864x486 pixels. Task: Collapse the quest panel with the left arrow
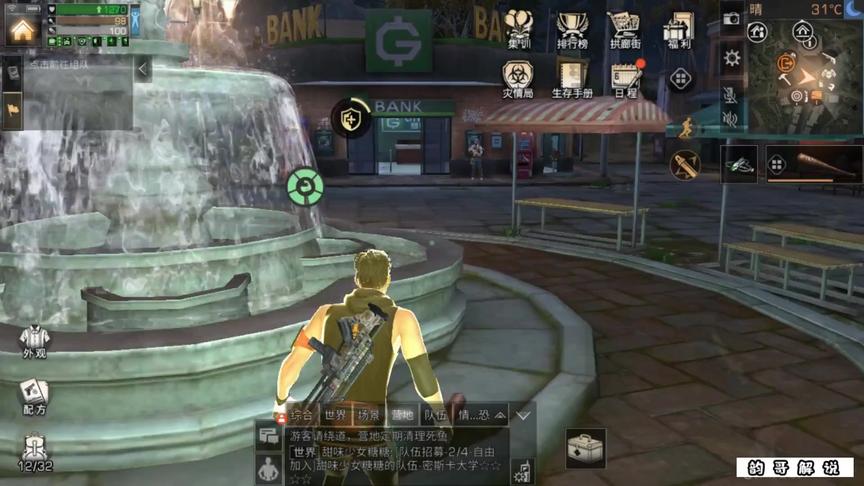pos(143,68)
